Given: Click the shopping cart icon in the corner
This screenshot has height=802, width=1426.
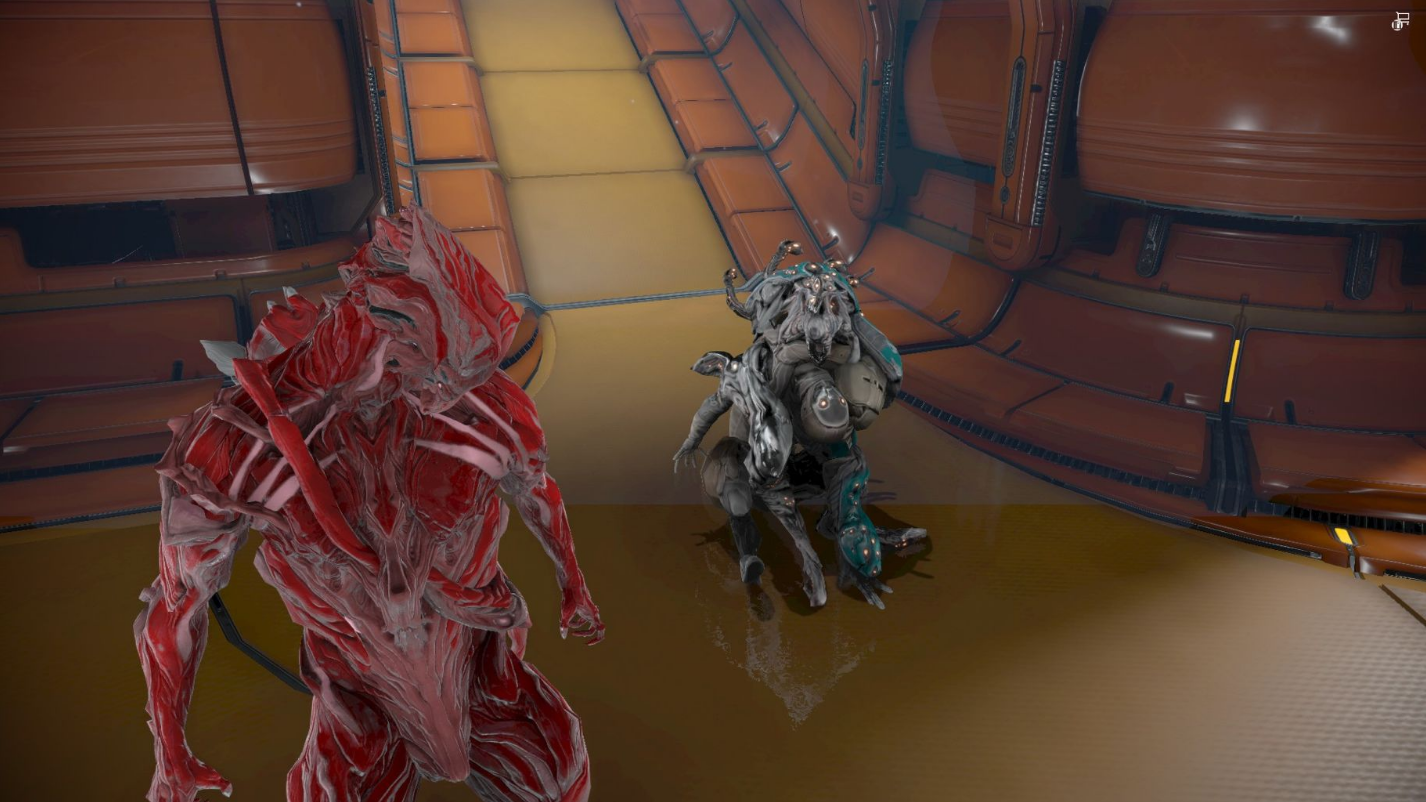Looking at the screenshot, I should [1400, 21].
